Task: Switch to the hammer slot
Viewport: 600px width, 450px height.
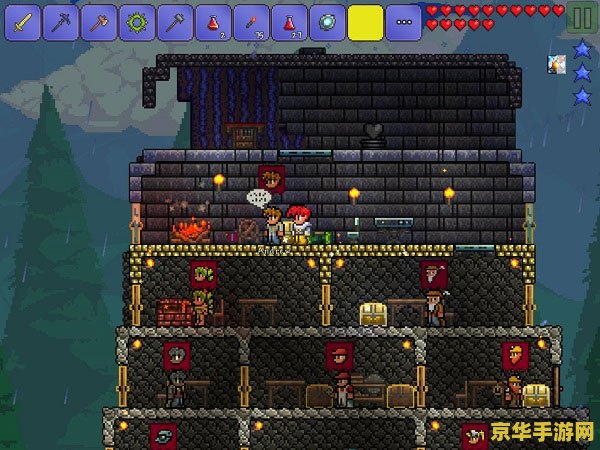Action: 175,20
